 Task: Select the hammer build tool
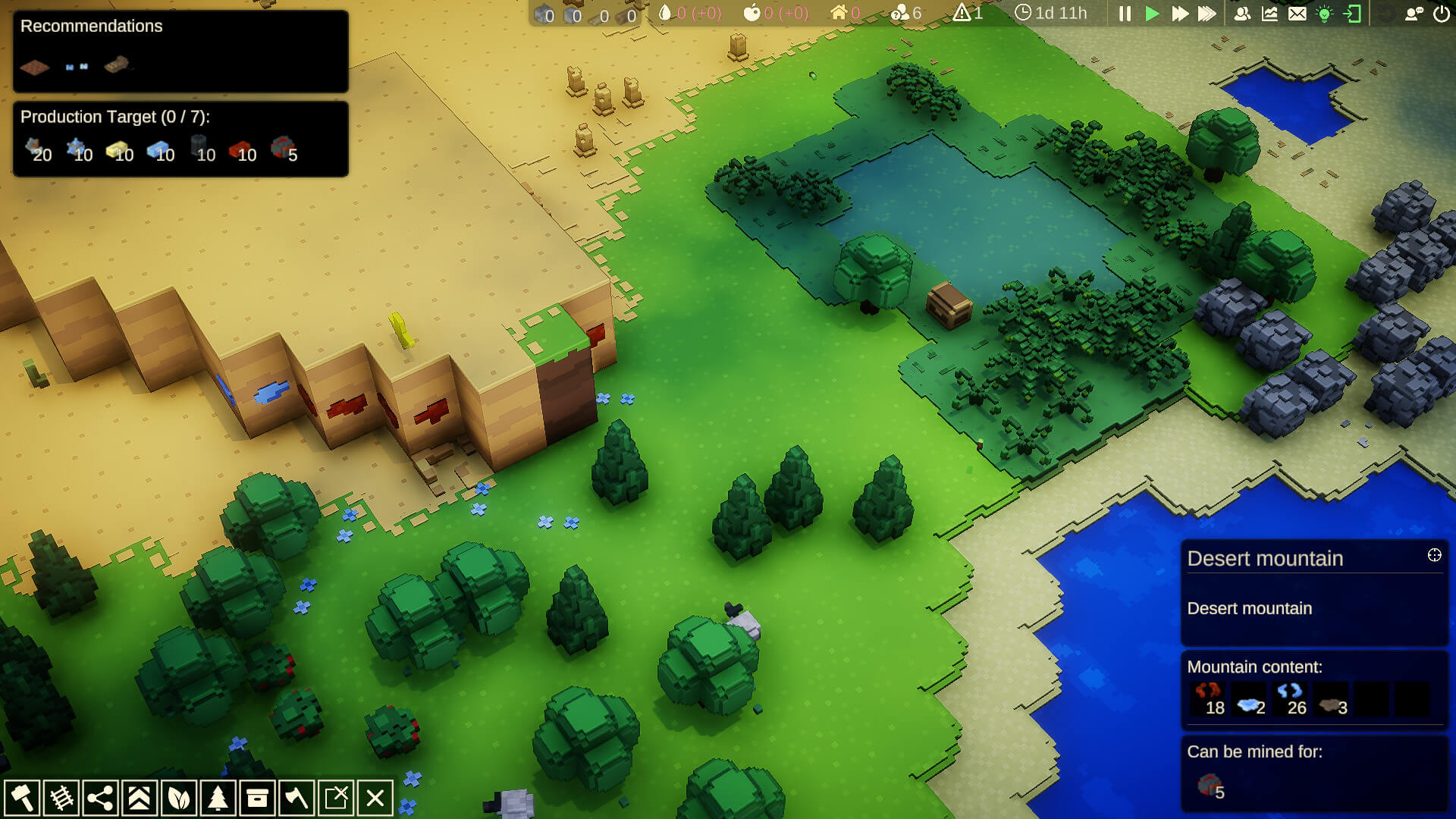22,798
